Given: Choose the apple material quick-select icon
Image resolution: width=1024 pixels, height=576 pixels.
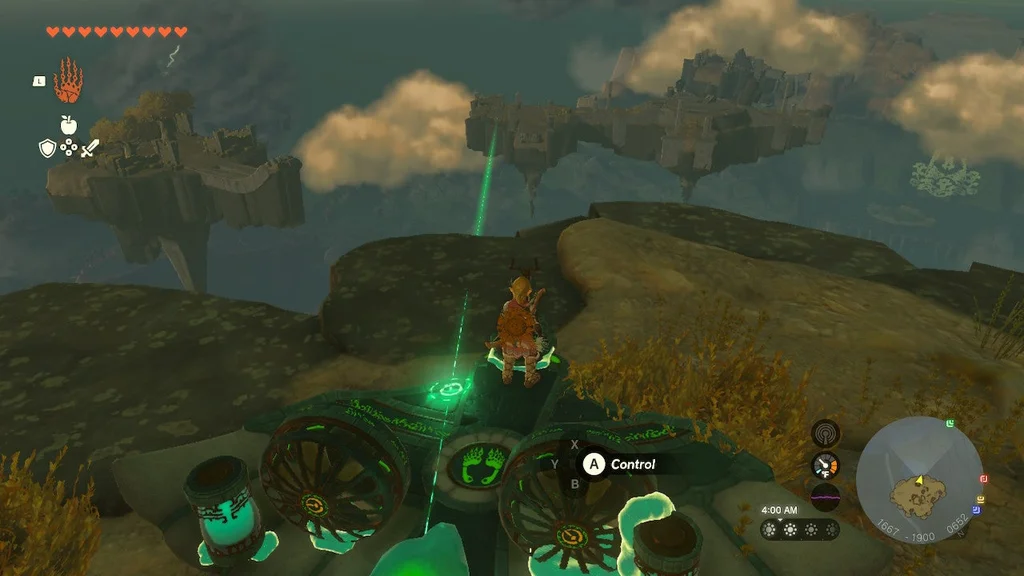Looking at the screenshot, I should tap(68, 125).
